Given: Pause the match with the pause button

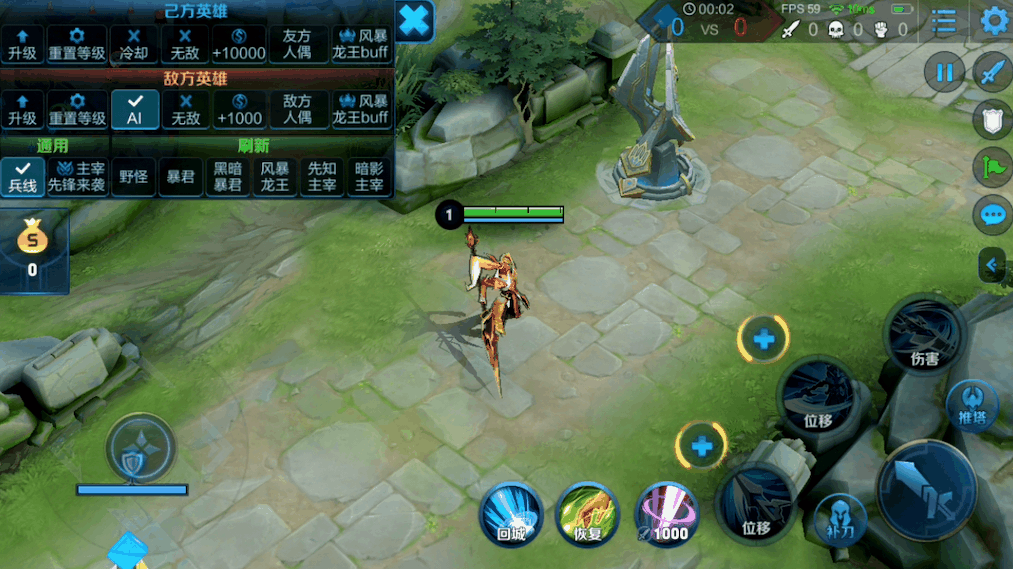Looking at the screenshot, I should (x=944, y=72).
